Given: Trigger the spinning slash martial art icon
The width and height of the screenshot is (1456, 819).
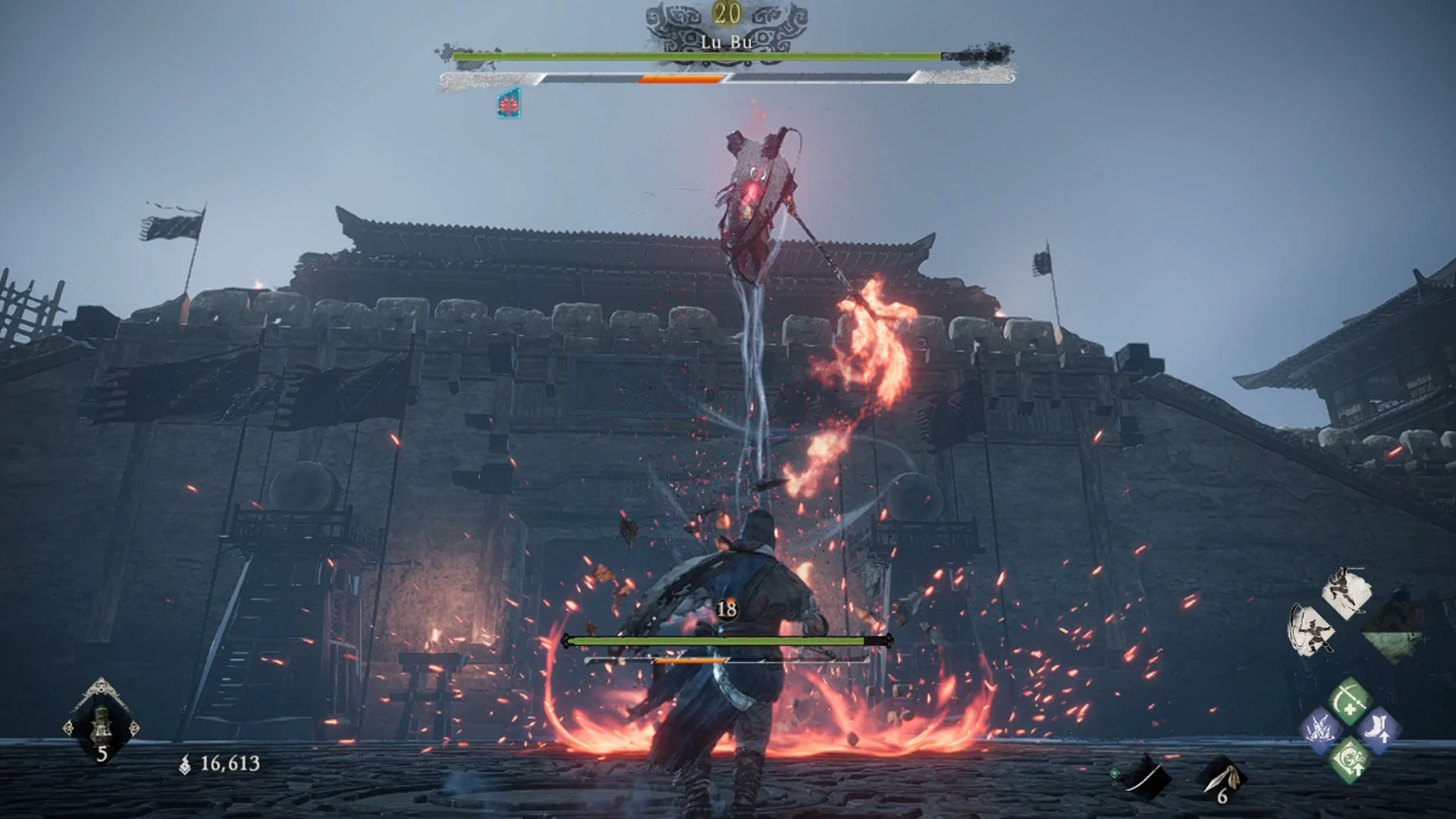Looking at the screenshot, I should [1312, 629].
